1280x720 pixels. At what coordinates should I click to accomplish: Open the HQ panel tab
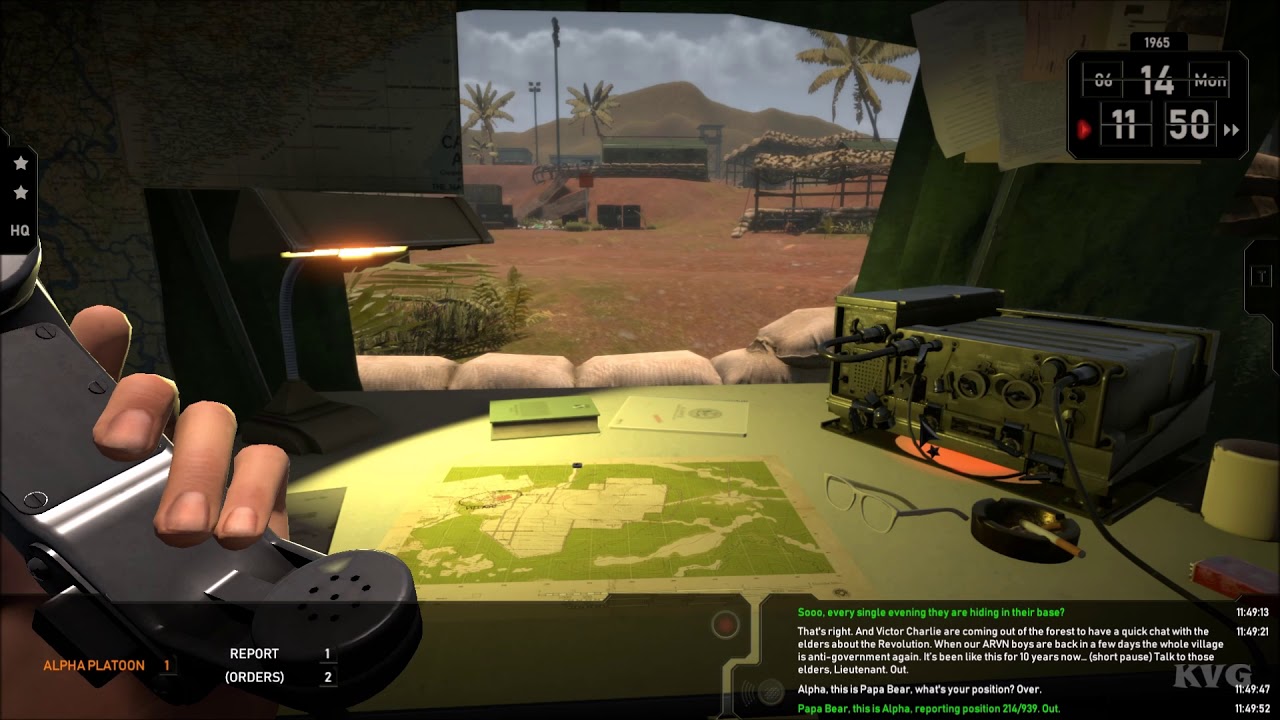click(x=20, y=230)
